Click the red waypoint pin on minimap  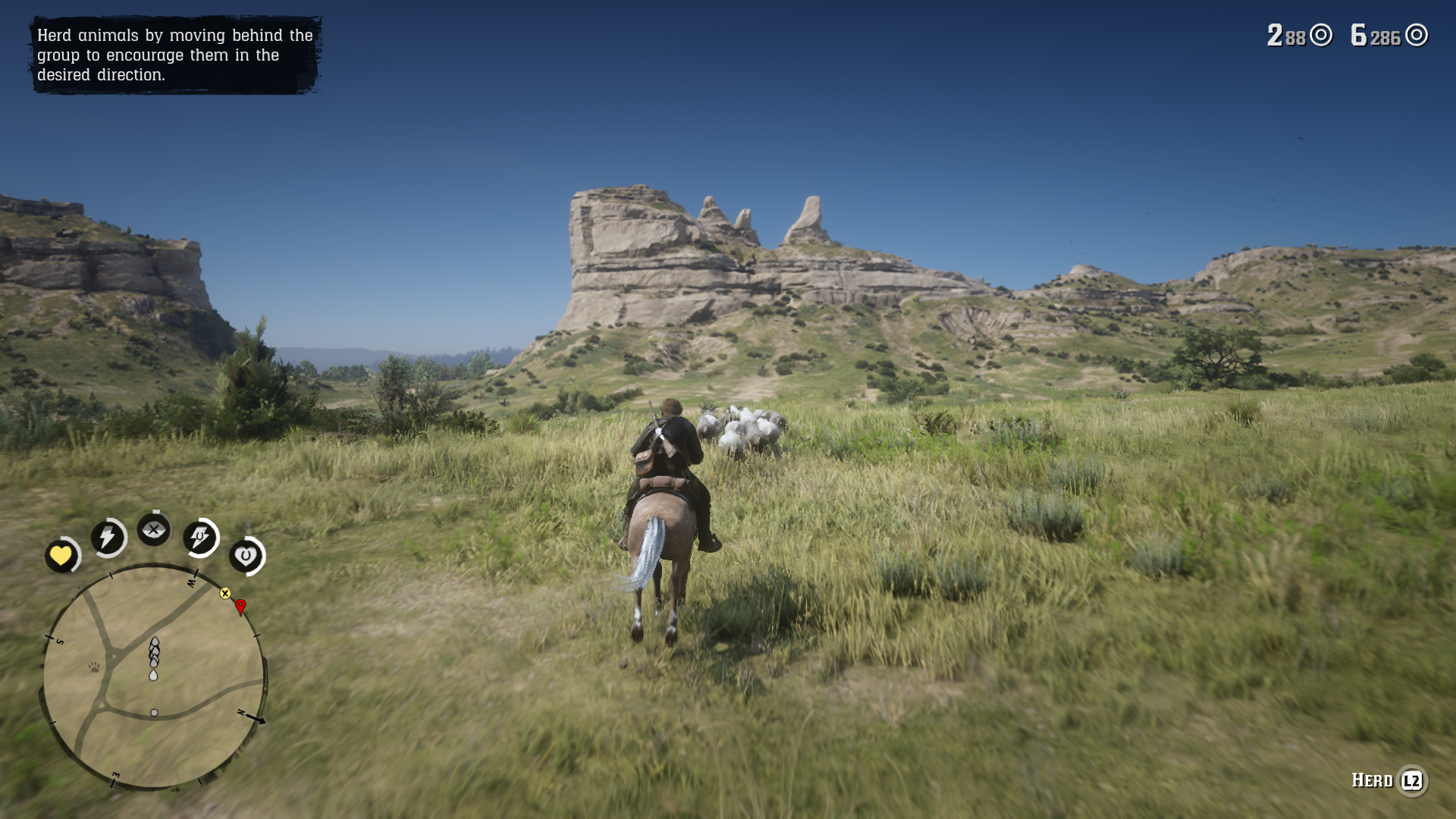tap(240, 606)
